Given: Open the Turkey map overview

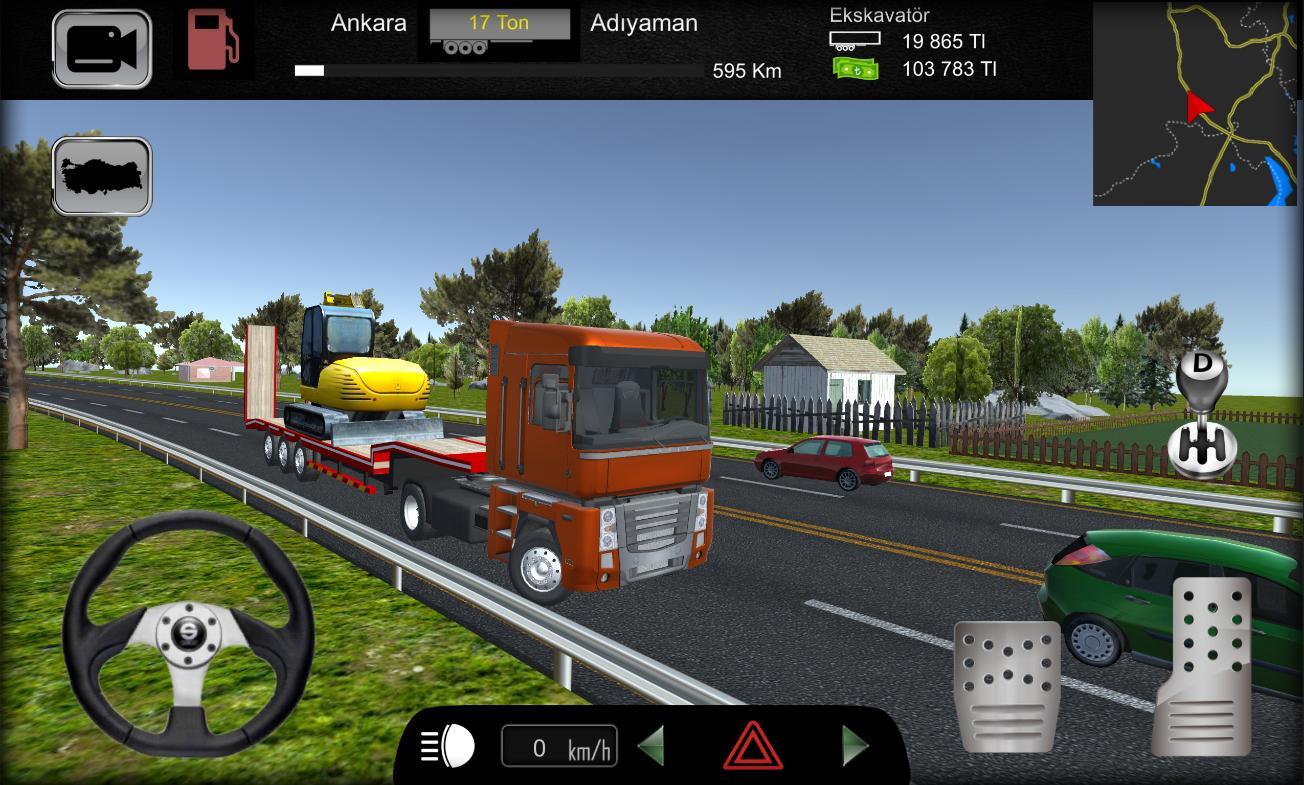Looking at the screenshot, I should pyautogui.click(x=100, y=176).
